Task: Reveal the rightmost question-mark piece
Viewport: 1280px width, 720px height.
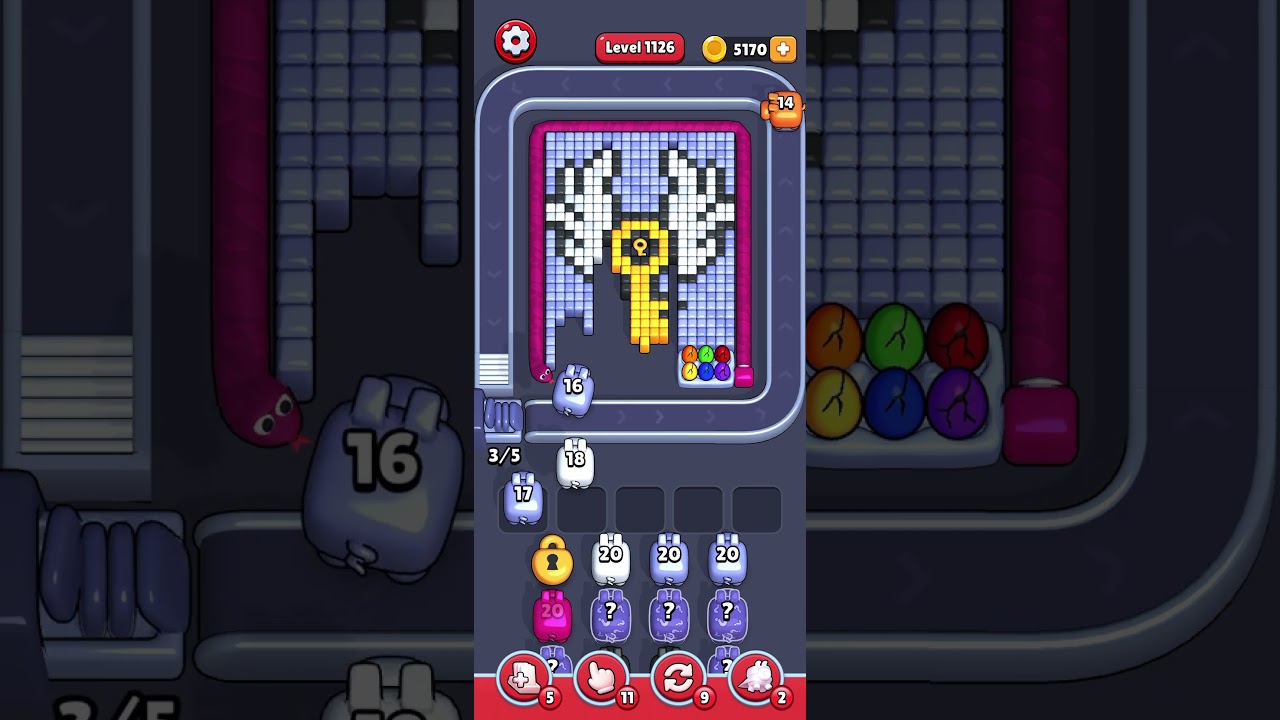Action: point(725,615)
